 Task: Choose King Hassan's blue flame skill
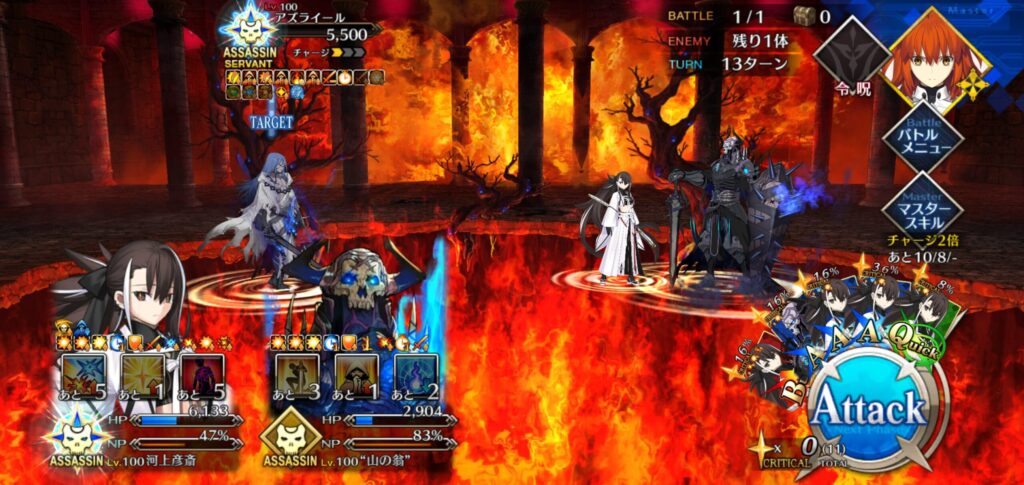(x=418, y=372)
